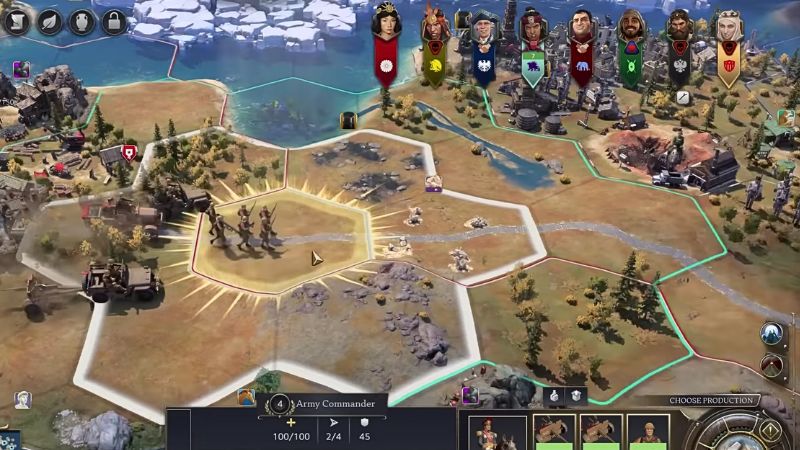Image resolution: width=800 pixels, height=450 pixels.
Task: Click the red round button below mountain icon
Action: [x=771, y=365]
